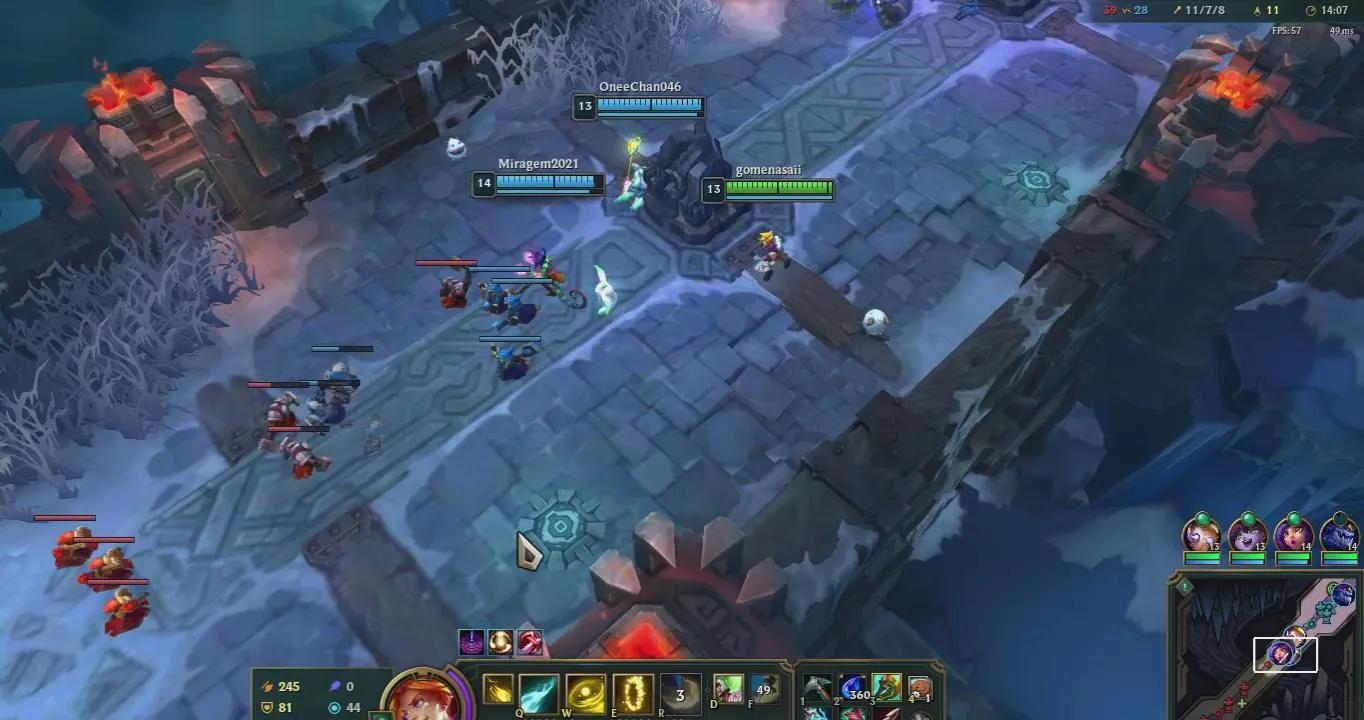Screen dimensions: 1364x720
Task: Click the scythe item in the first item slot
Action: pyautogui.click(x=817, y=686)
